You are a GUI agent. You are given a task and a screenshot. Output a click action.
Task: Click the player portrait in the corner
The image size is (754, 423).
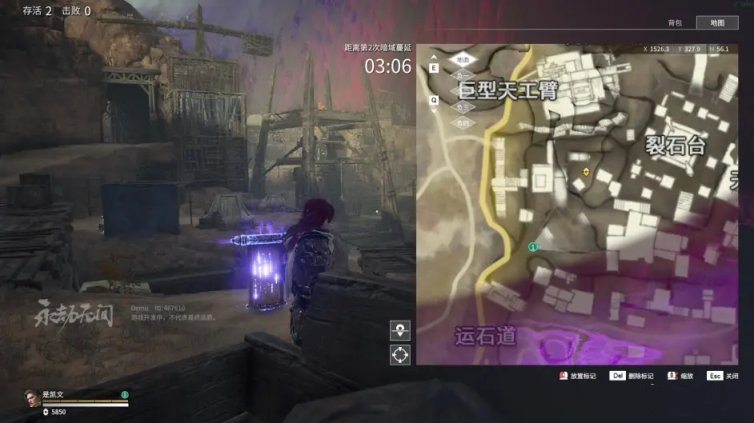[x=29, y=400]
